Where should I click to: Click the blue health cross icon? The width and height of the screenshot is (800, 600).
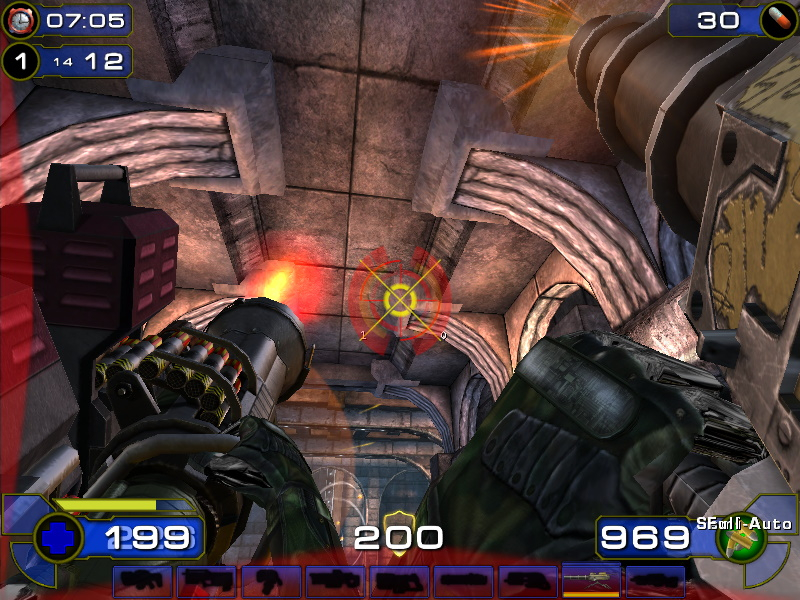tap(58, 538)
